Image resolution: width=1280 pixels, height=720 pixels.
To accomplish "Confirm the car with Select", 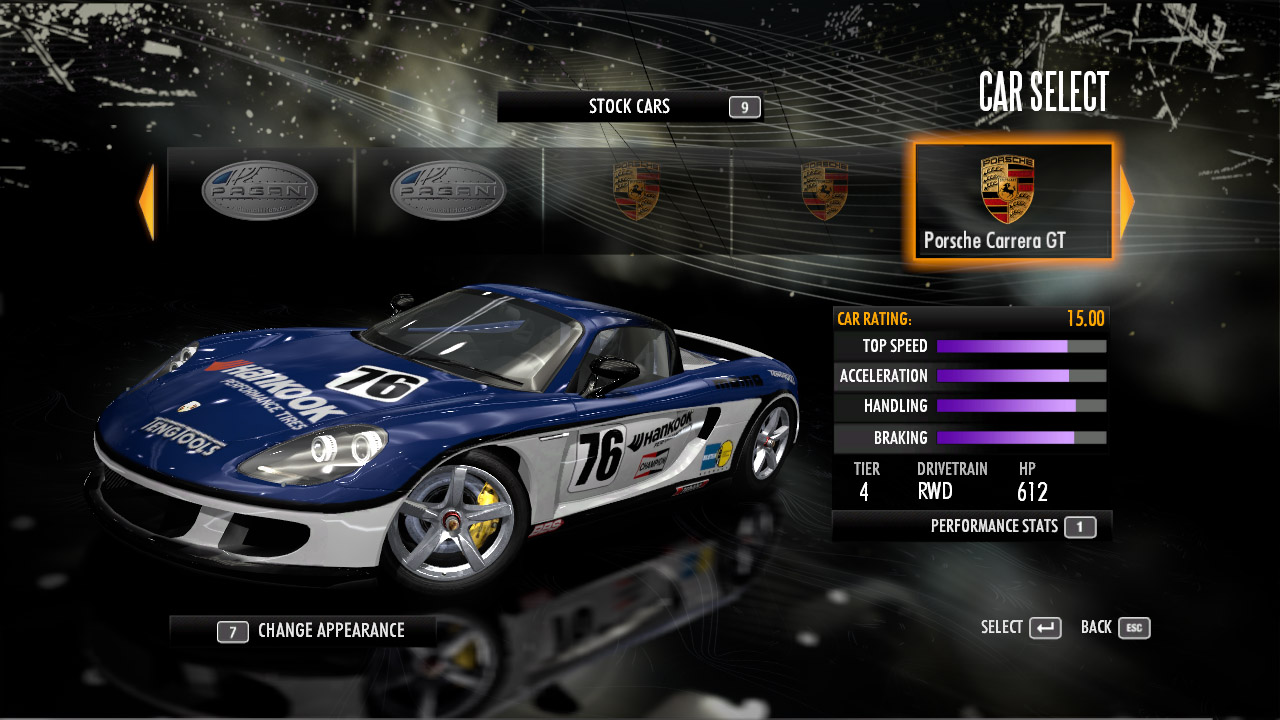I will tap(1021, 628).
